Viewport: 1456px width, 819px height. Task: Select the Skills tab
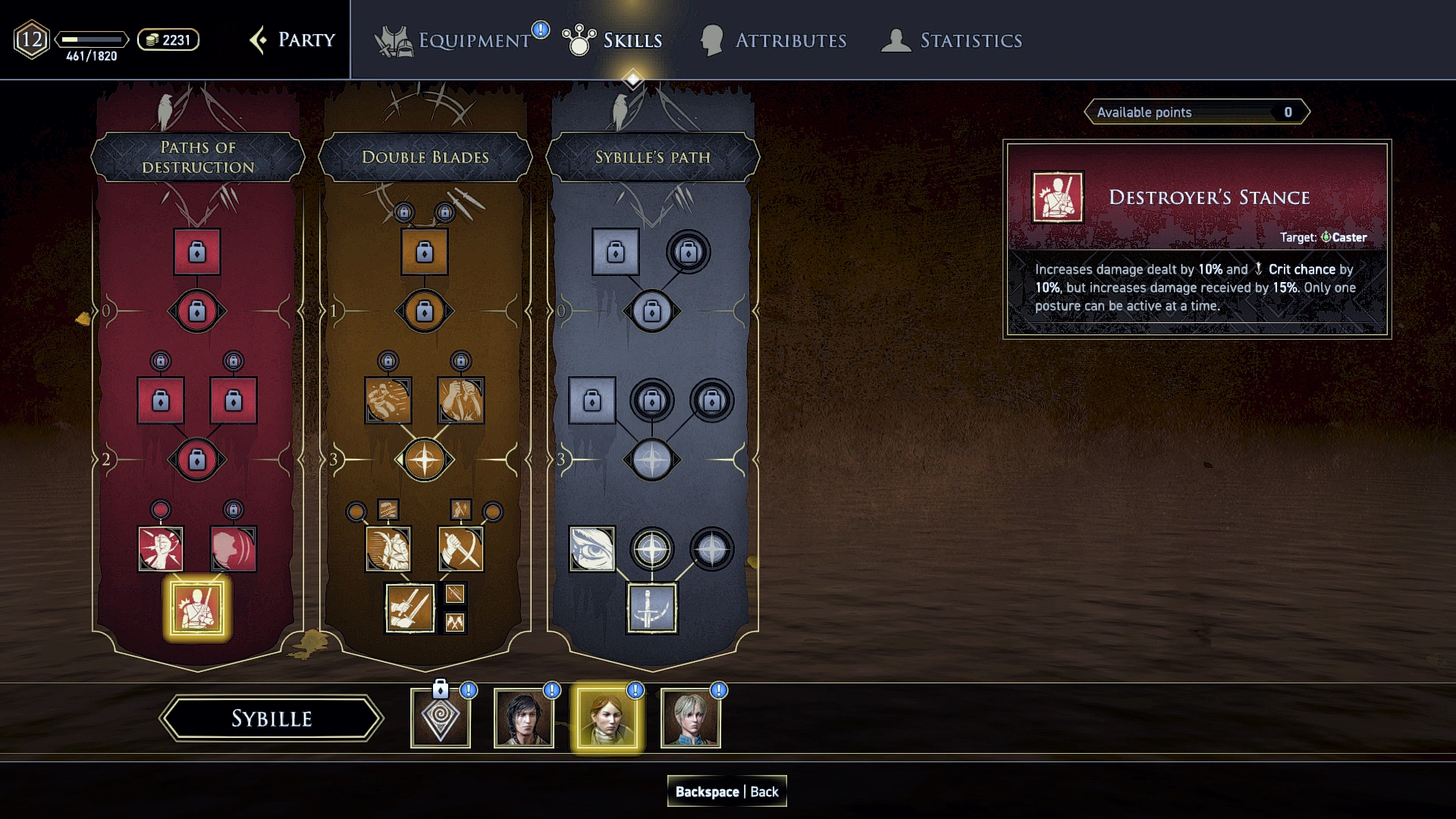tap(613, 40)
